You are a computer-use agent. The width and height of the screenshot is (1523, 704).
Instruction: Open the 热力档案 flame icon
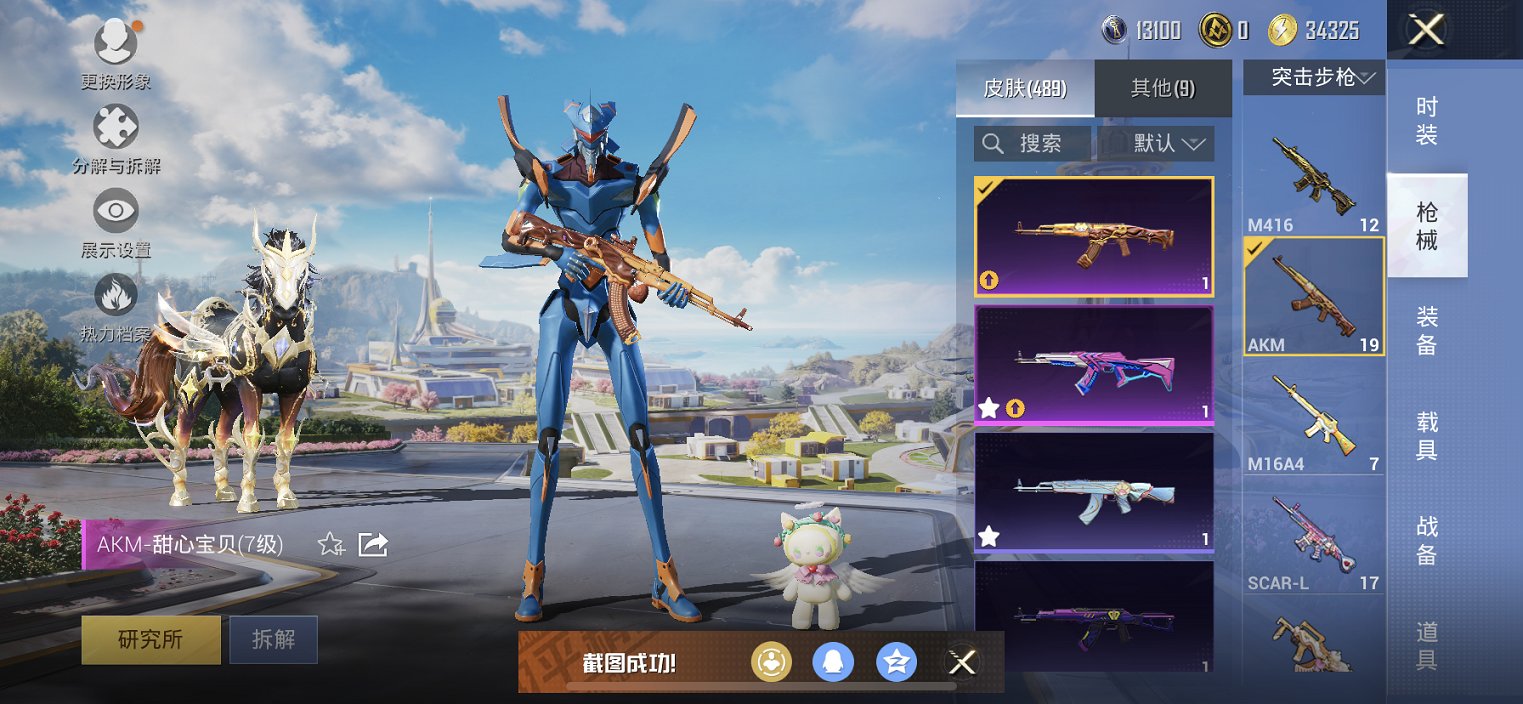116,296
